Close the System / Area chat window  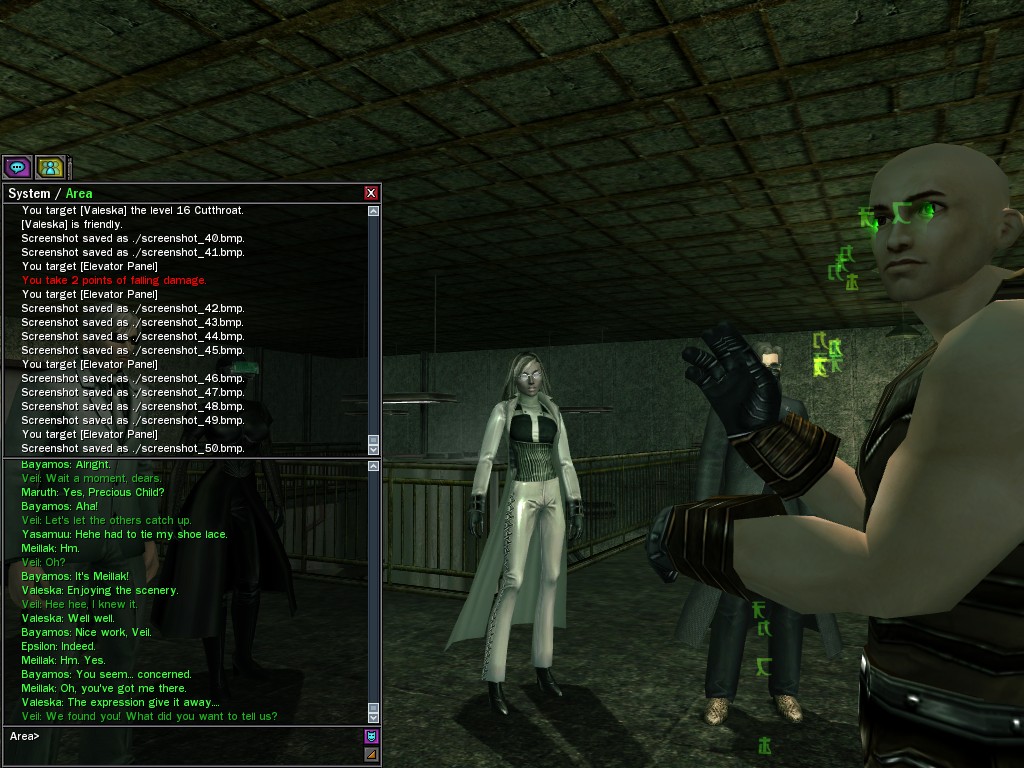tap(371, 193)
